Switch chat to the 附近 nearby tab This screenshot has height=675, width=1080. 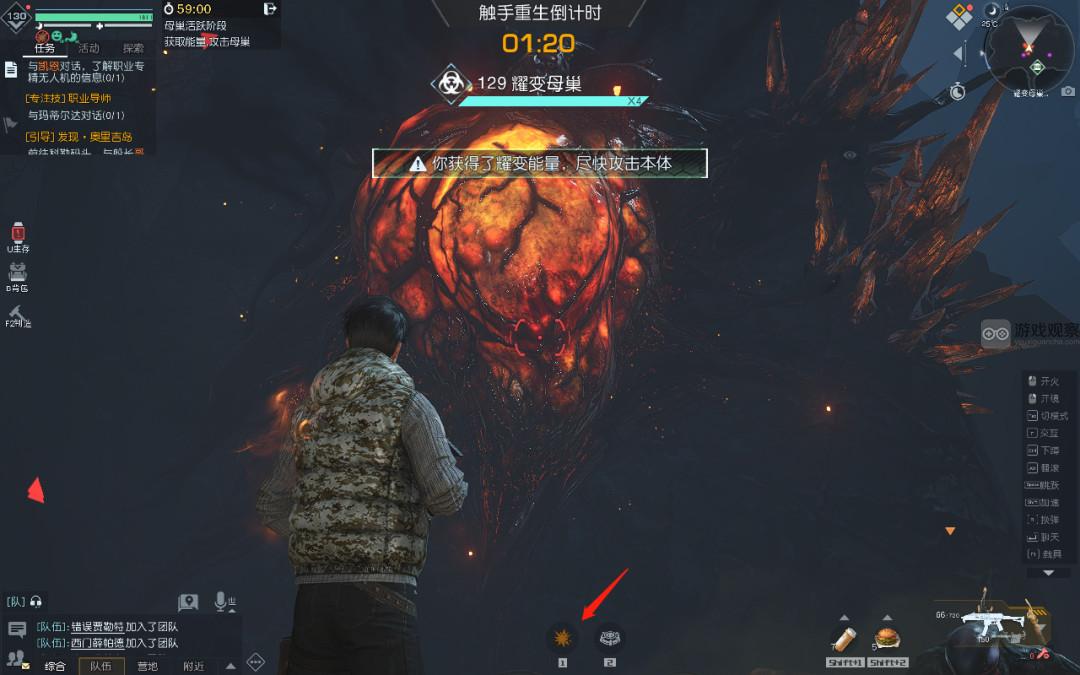pos(193,666)
